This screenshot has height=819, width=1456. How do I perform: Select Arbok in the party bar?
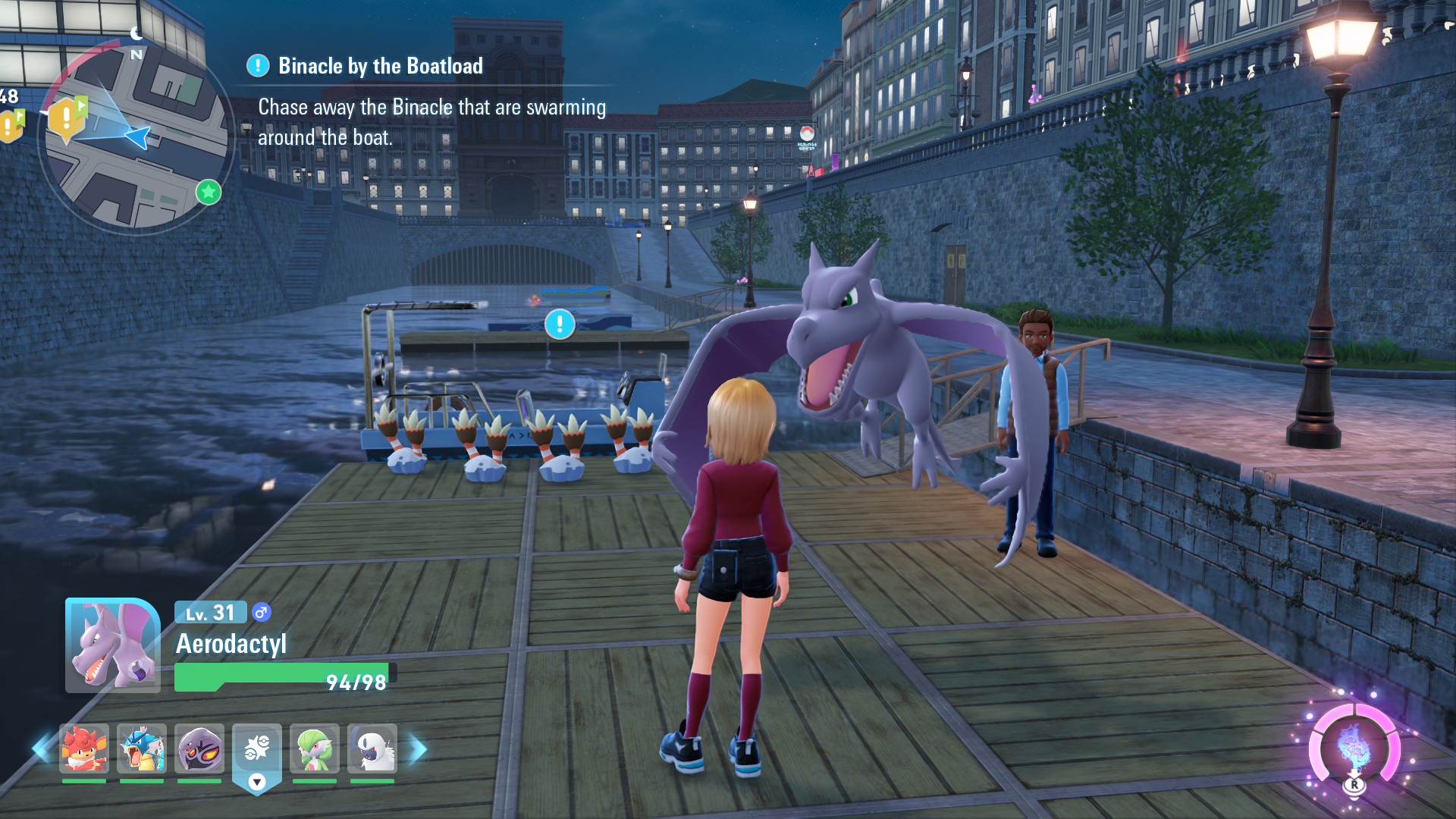[x=199, y=748]
